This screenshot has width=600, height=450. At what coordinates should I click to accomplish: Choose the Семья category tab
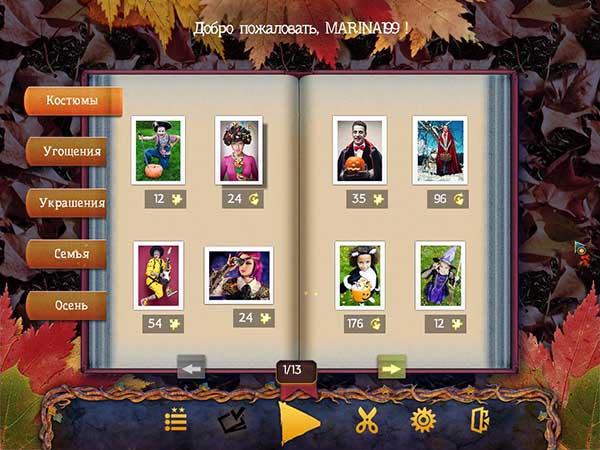click(x=74, y=254)
